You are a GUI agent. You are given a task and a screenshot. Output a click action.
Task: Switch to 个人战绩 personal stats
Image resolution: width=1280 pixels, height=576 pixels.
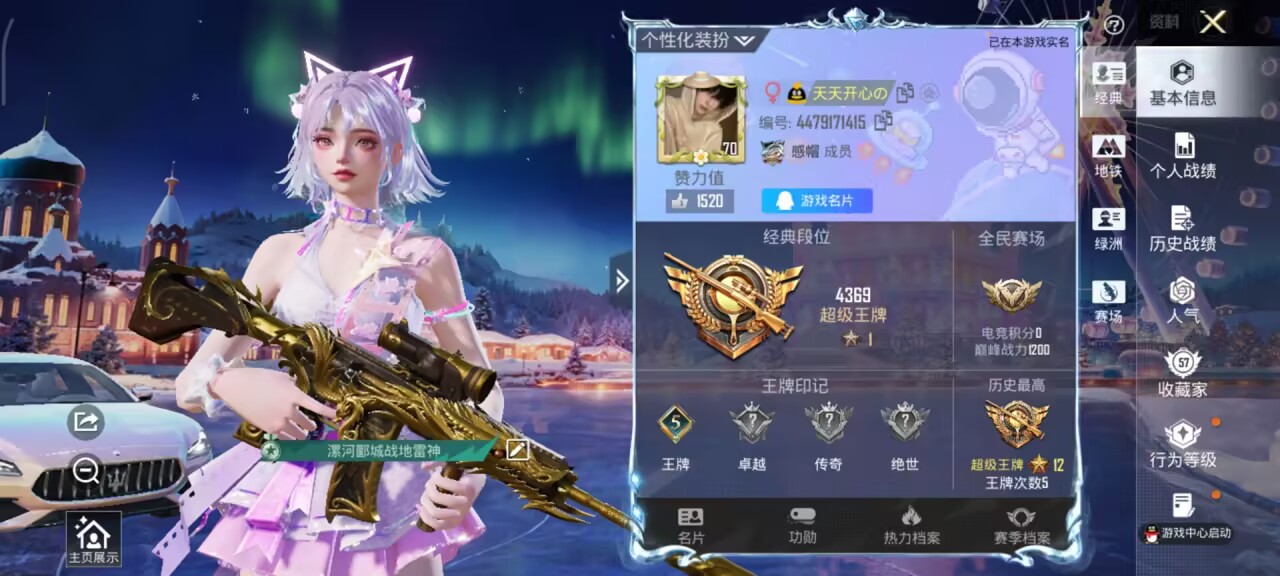click(x=1182, y=156)
